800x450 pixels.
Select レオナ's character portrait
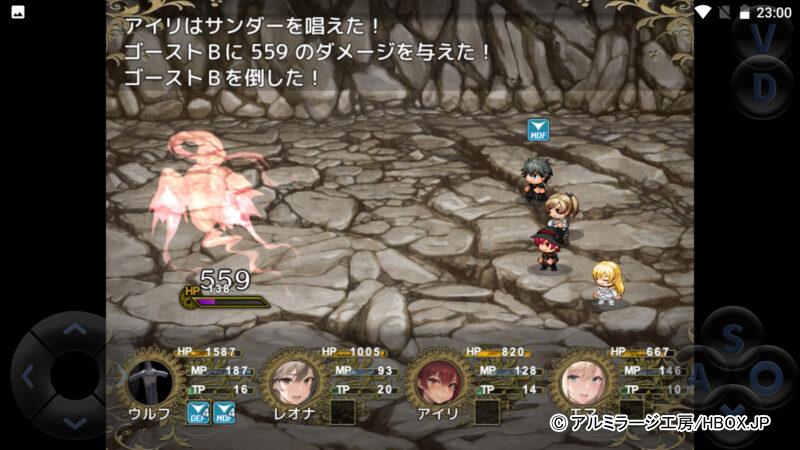296,378
